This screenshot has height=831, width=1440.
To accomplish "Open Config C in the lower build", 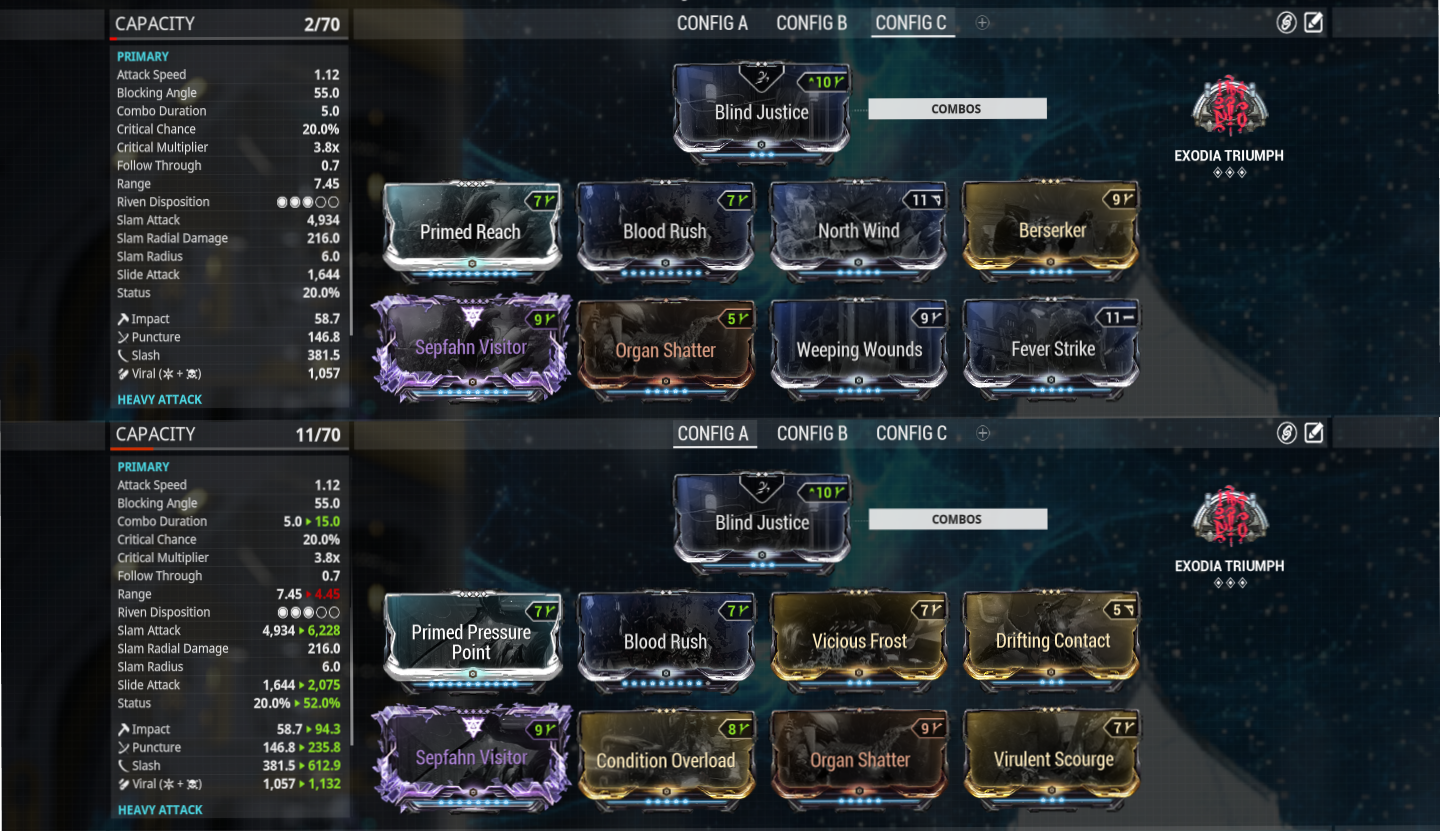I will point(910,433).
